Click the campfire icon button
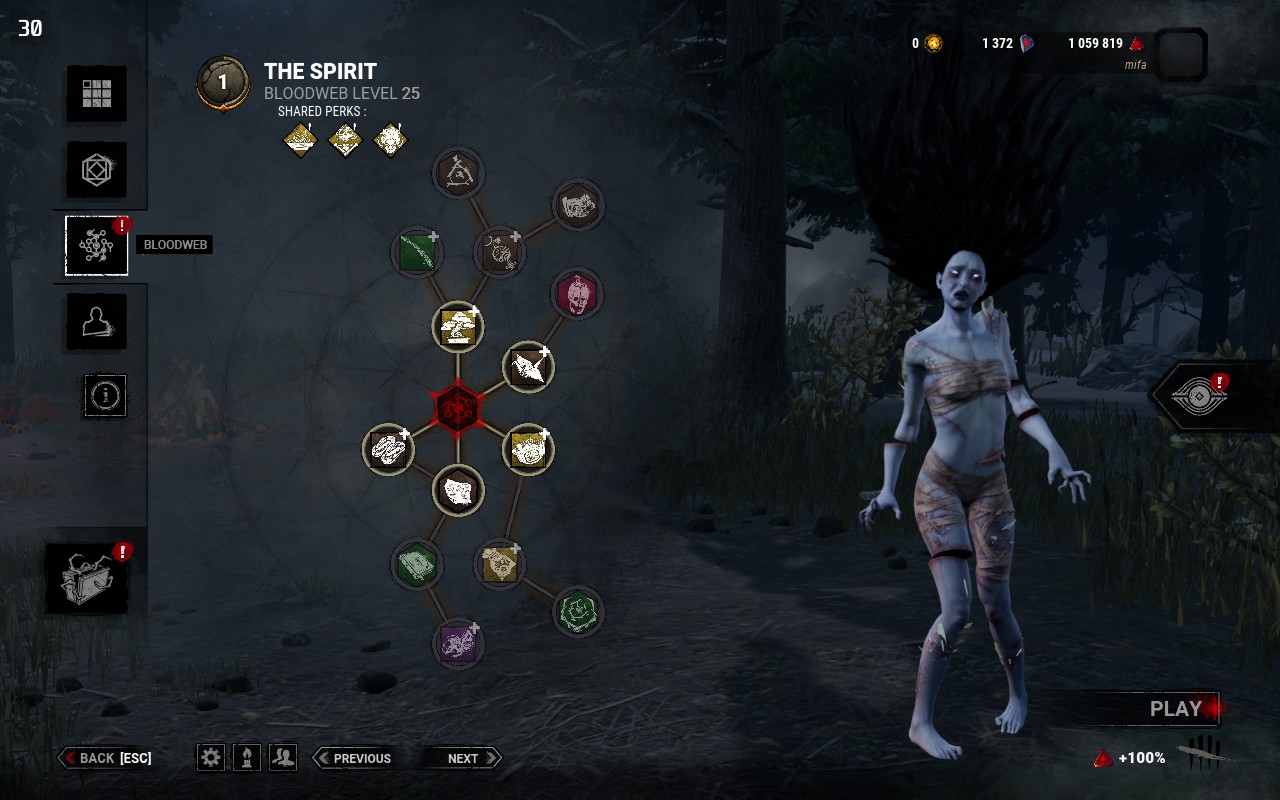The height and width of the screenshot is (800, 1280). [x=247, y=757]
